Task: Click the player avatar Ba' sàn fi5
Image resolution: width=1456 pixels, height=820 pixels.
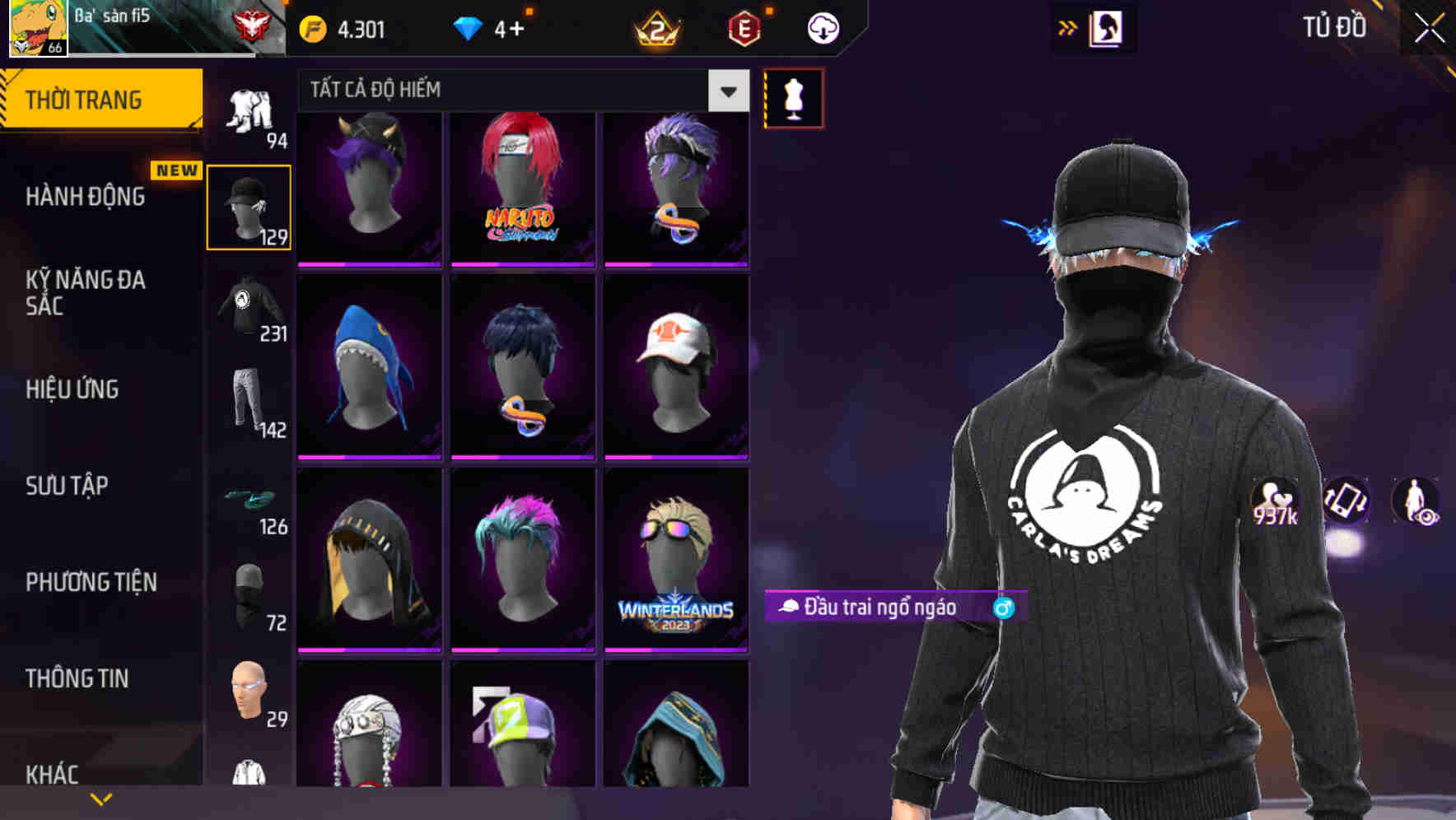Action: point(37,29)
